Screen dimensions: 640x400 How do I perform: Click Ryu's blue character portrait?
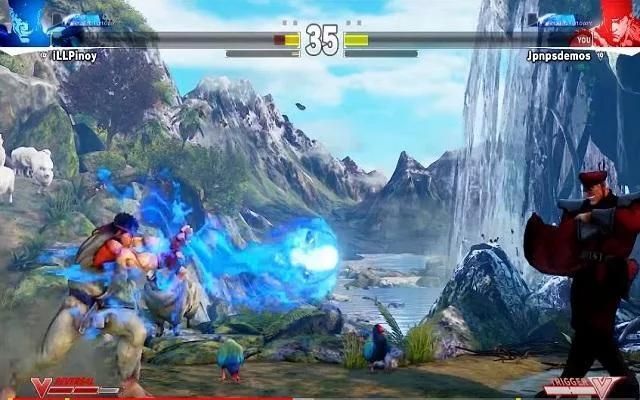(22, 22)
